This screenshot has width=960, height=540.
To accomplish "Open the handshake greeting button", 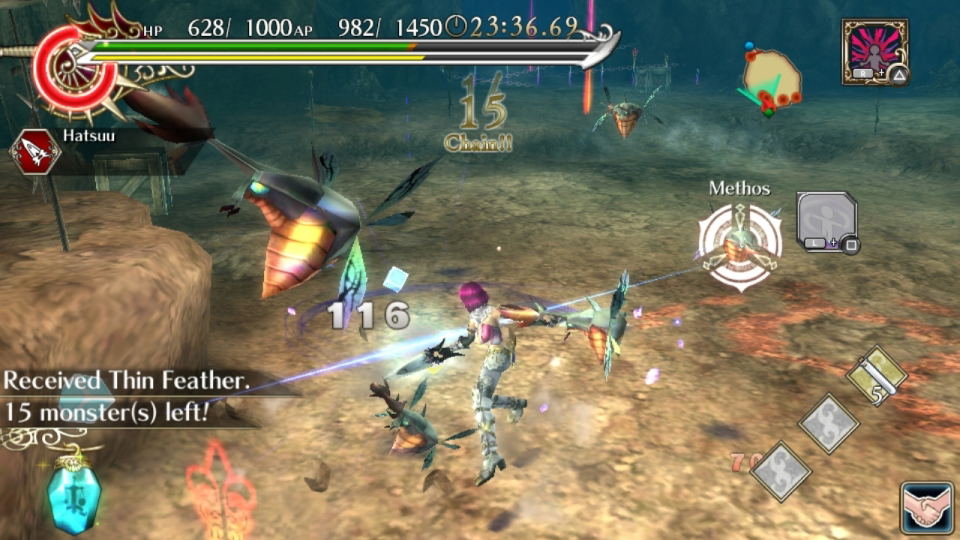I will [x=925, y=506].
